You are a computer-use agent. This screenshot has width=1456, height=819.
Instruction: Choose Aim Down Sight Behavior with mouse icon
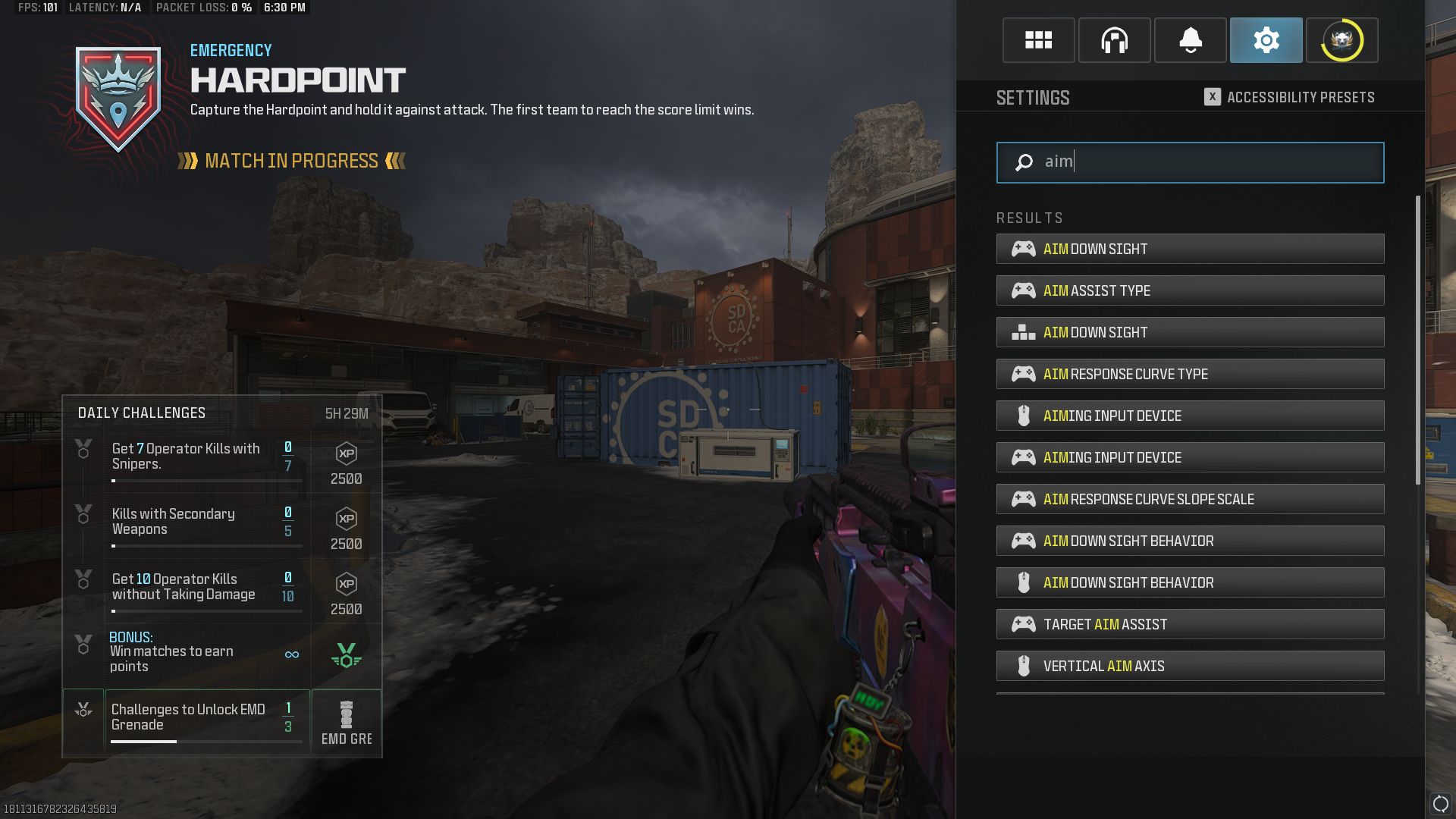(1190, 582)
